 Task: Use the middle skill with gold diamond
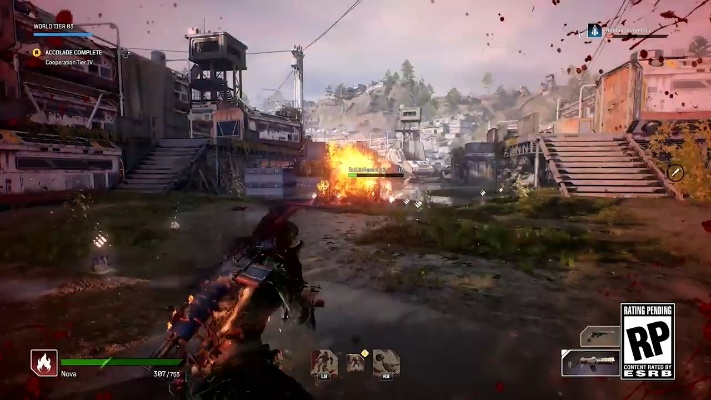[x=355, y=362]
